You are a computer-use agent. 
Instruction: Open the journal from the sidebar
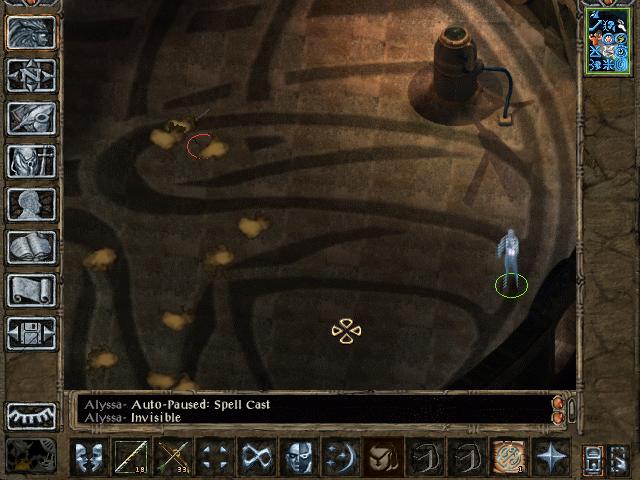(31, 118)
